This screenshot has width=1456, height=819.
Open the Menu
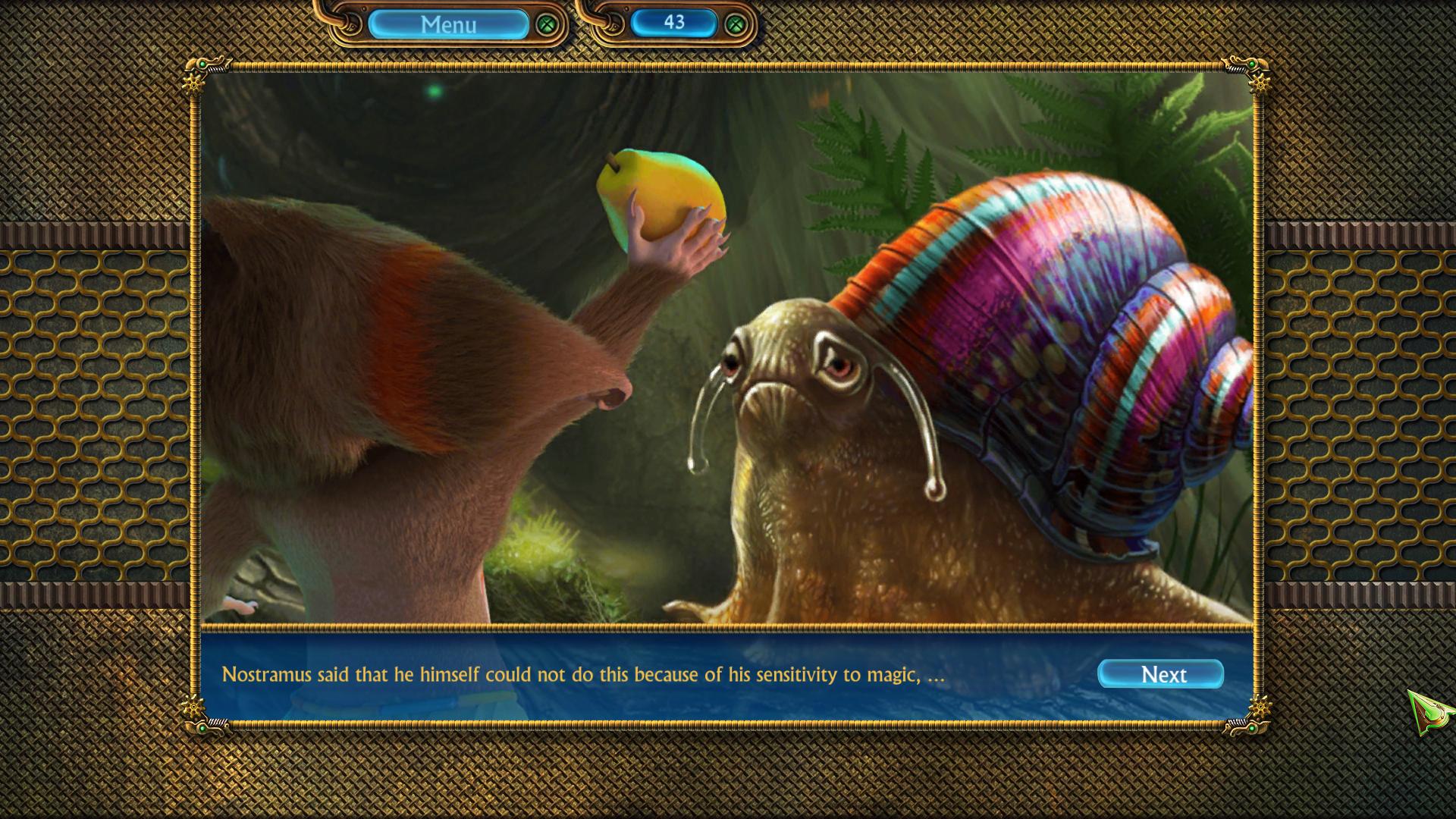tap(449, 24)
